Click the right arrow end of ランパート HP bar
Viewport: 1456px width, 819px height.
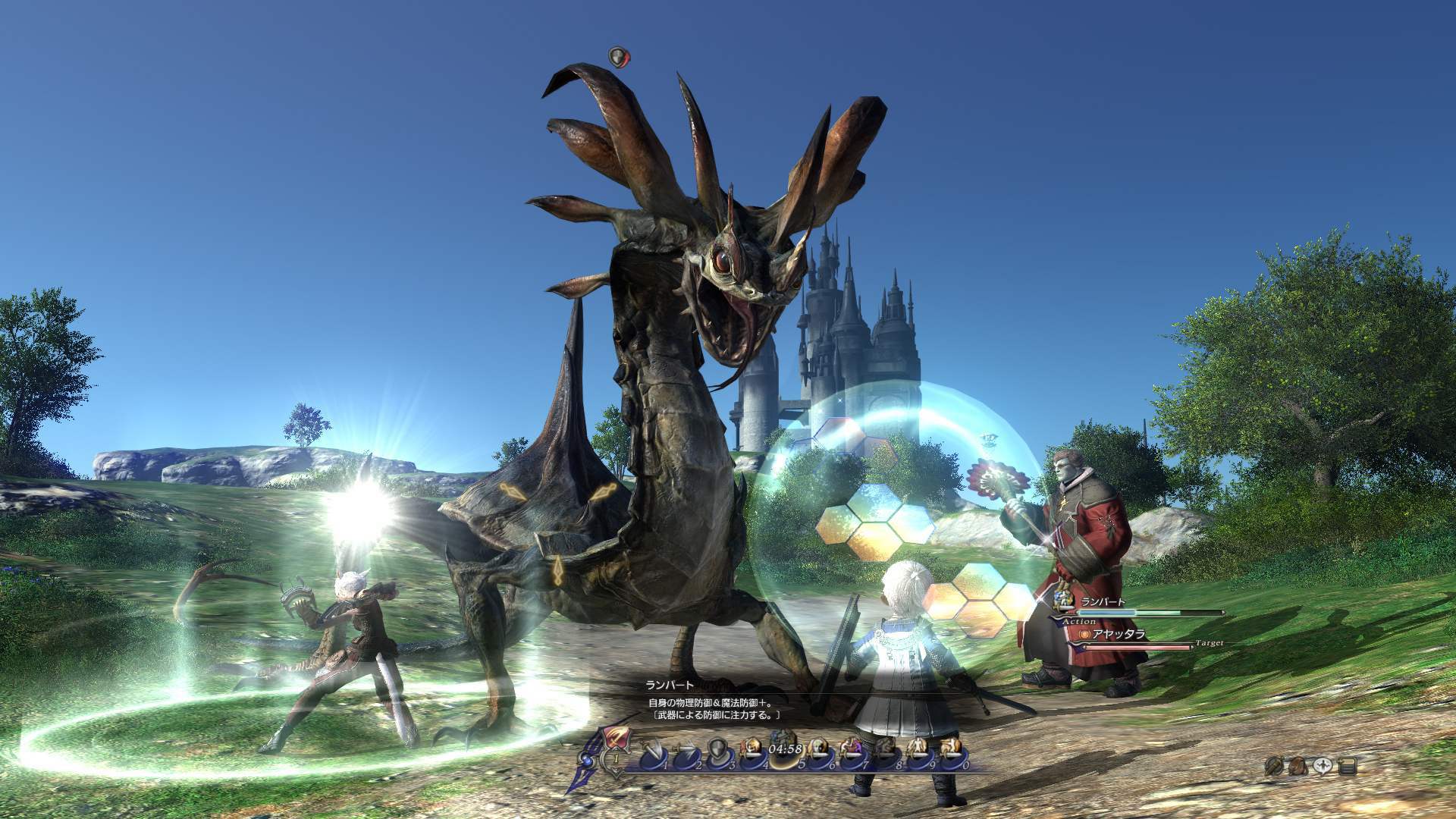click(x=1223, y=613)
